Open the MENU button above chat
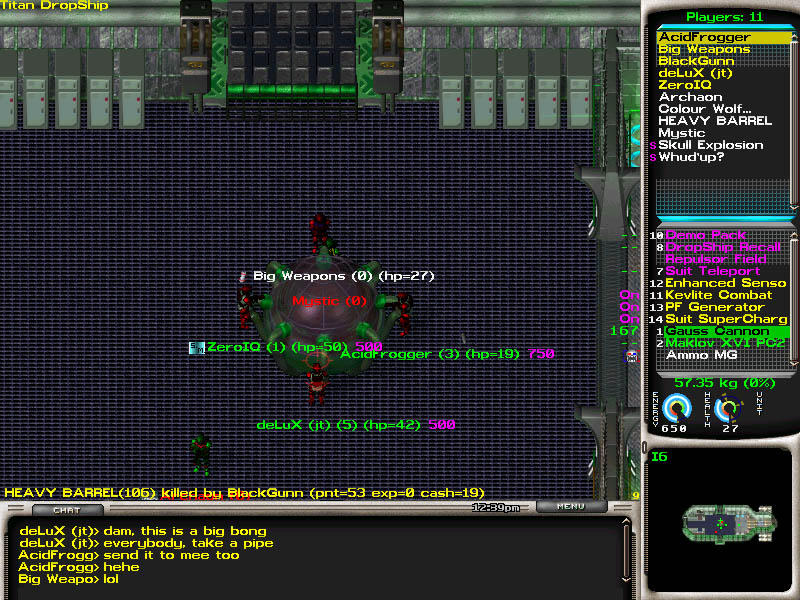The width and height of the screenshot is (800, 600). coord(570,507)
